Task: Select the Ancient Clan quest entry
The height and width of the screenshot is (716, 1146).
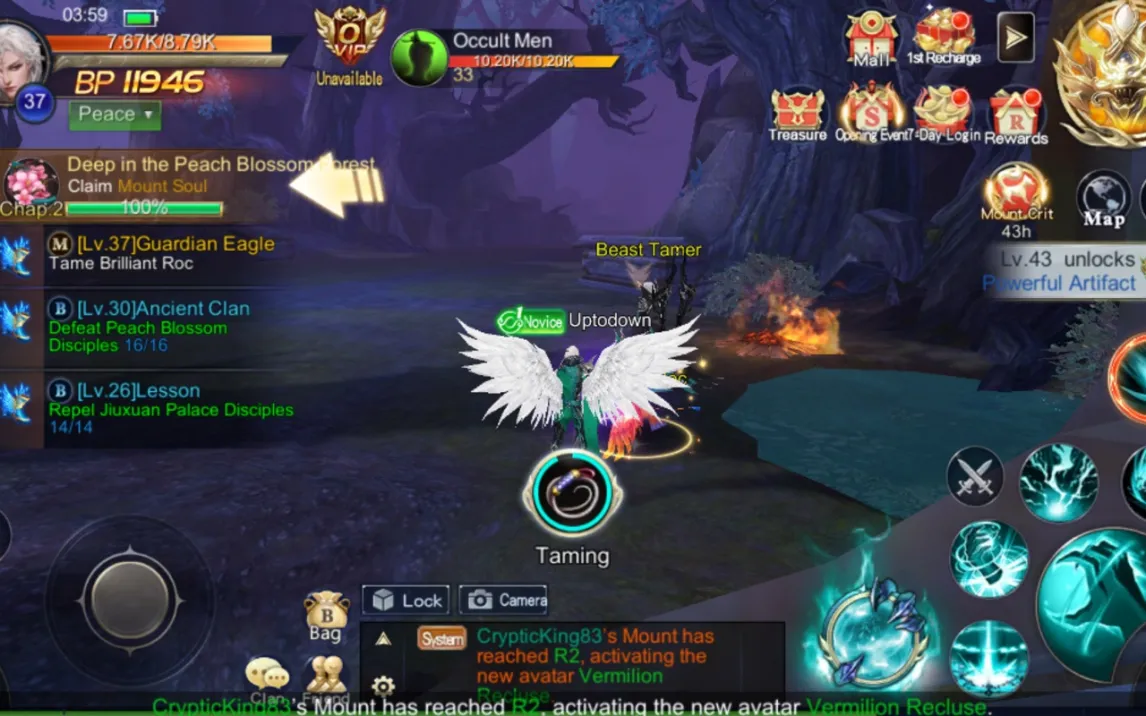Action: tap(150, 326)
